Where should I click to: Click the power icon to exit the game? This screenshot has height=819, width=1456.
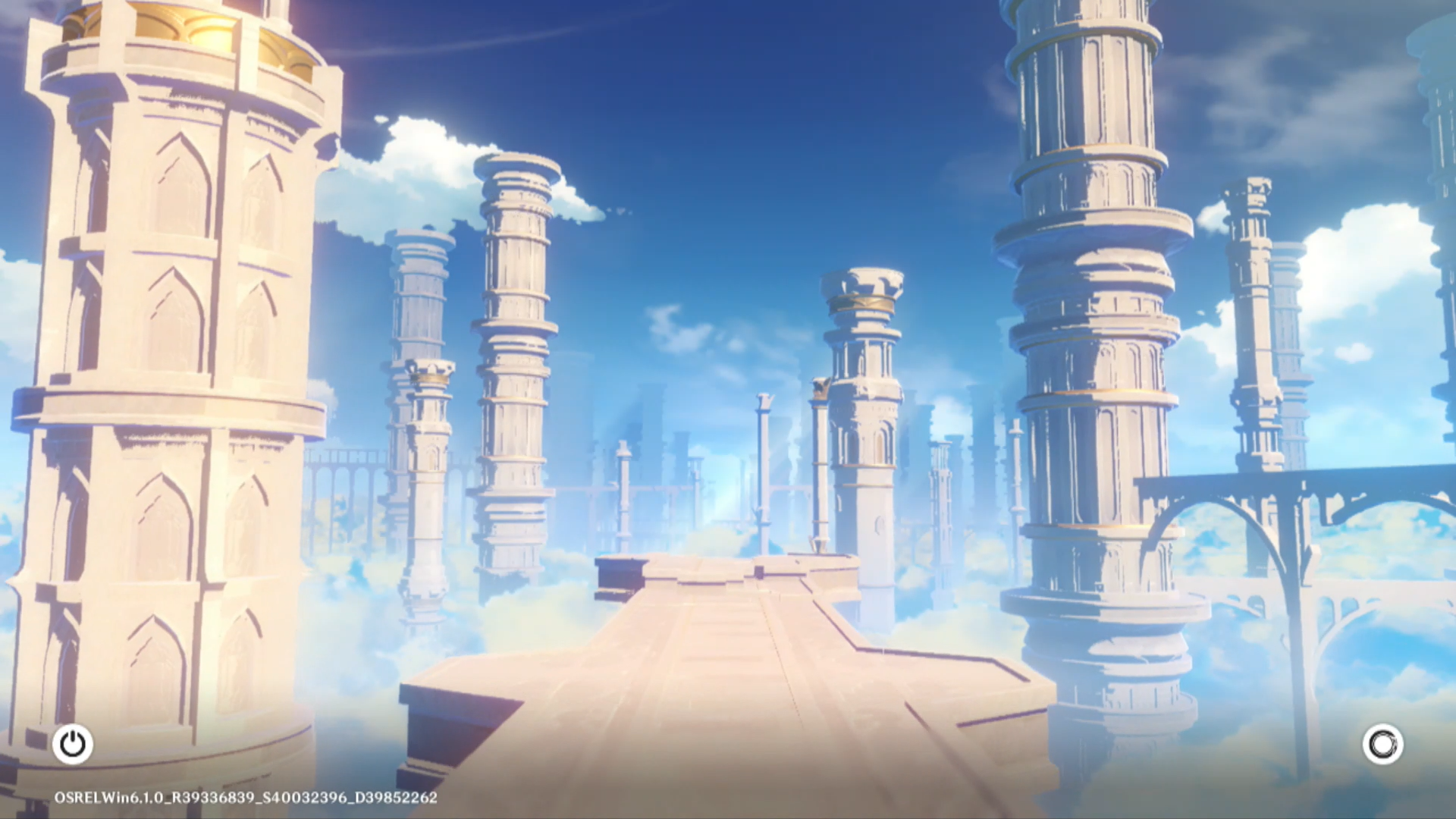73,744
